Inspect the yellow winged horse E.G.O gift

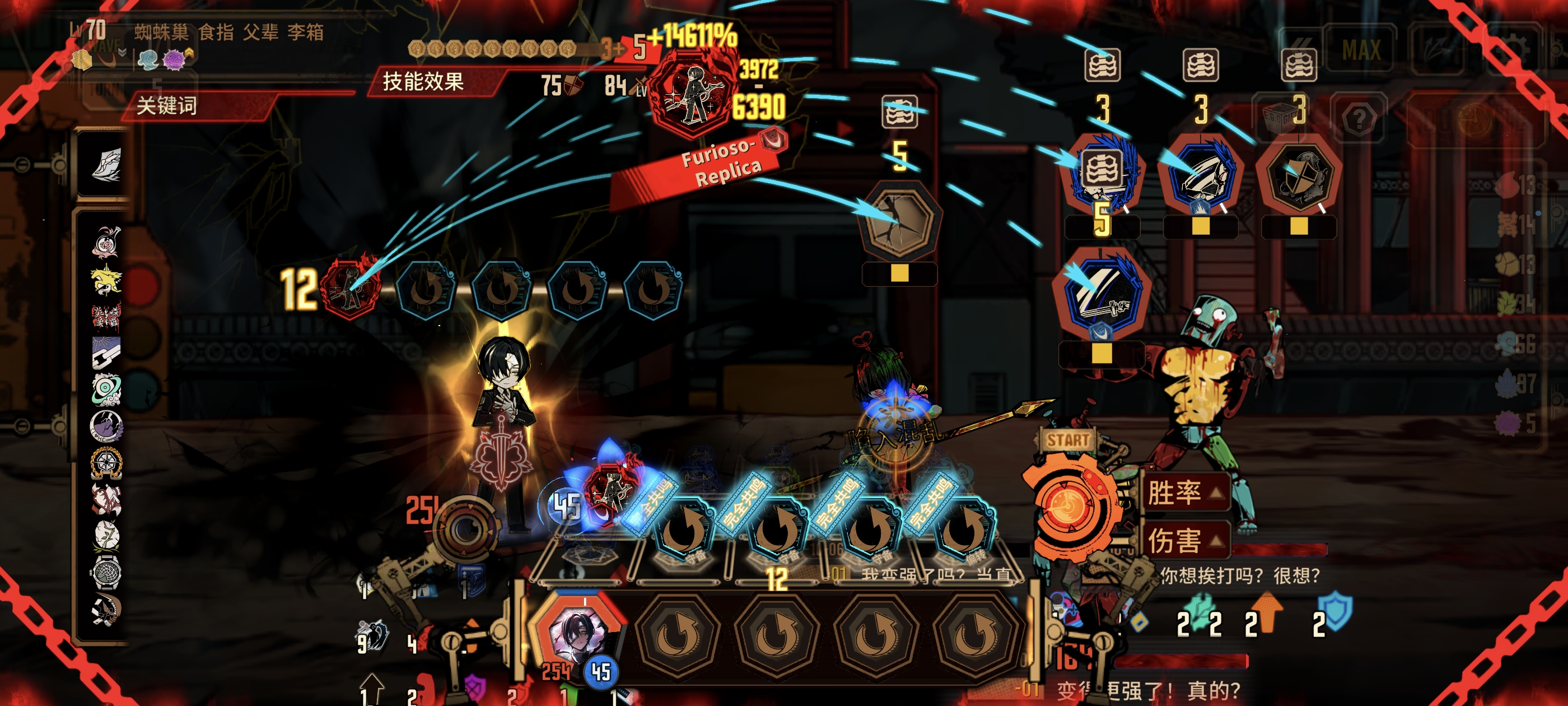pyautogui.click(x=106, y=279)
